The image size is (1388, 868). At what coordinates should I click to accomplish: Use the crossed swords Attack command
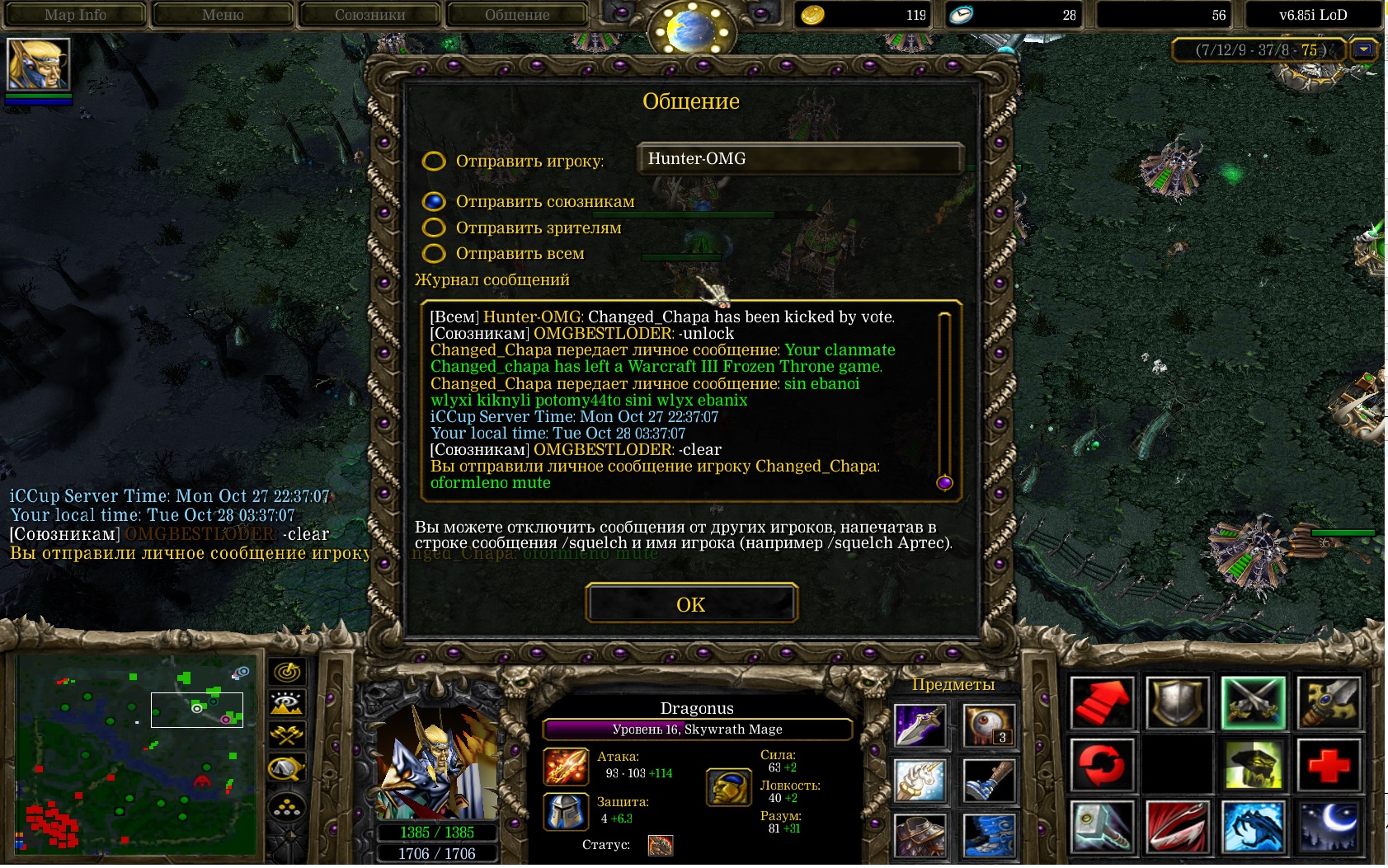[1253, 703]
